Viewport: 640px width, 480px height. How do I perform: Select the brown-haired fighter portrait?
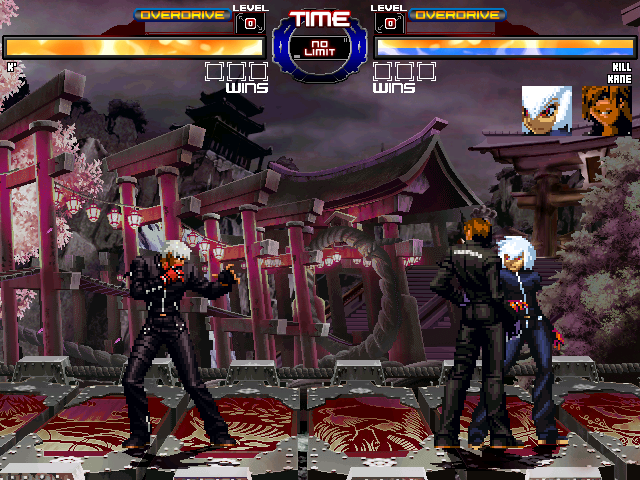click(607, 110)
